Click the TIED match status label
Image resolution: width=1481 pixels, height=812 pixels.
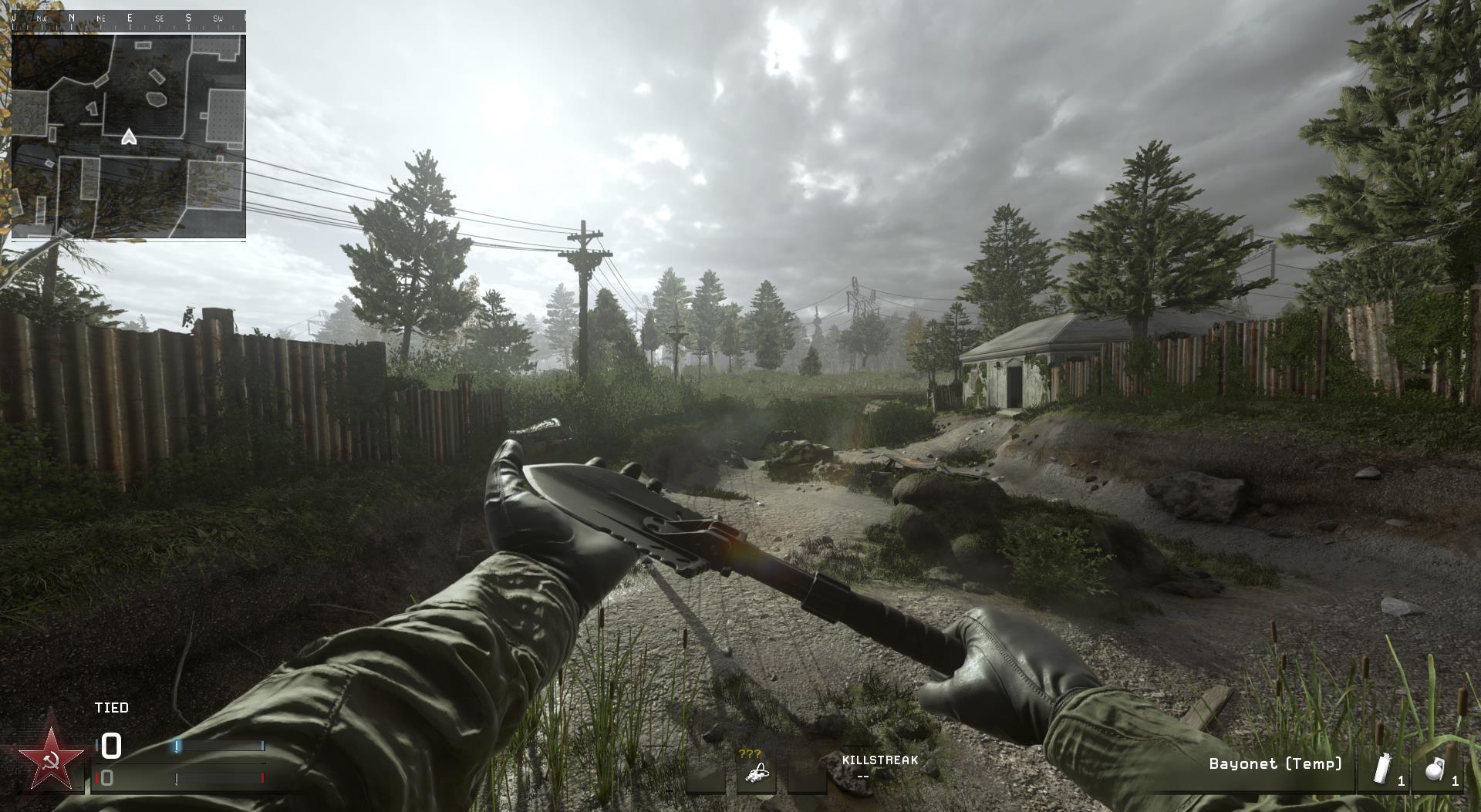[x=111, y=708]
